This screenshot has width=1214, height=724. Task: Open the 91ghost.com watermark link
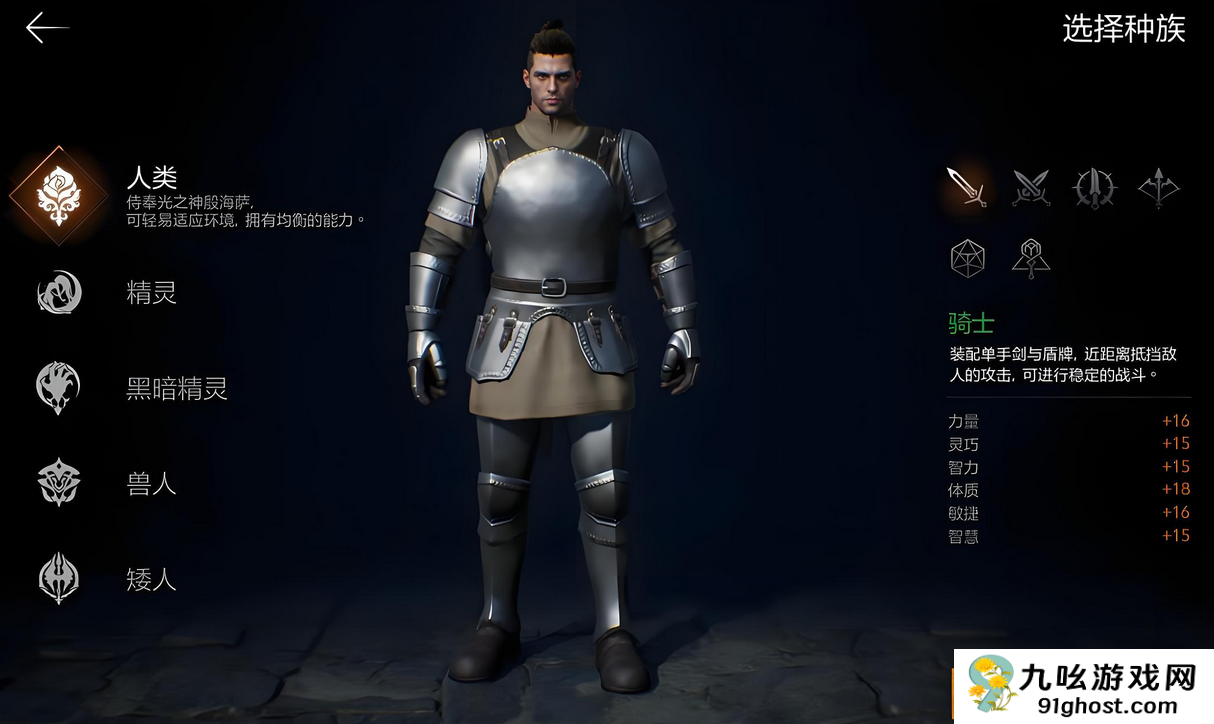[1084, 687]
